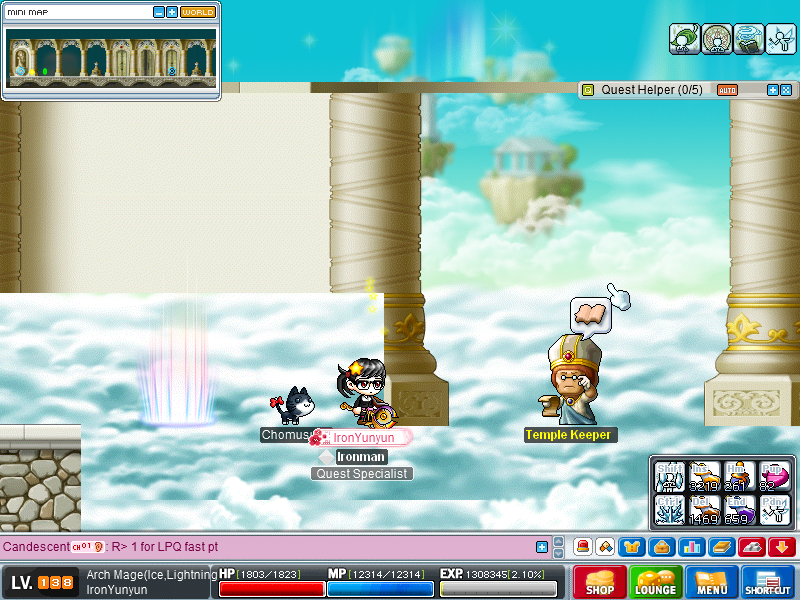Click the winged fairy buff icon
The height and width of the screenshot is (600, 800).
[x=780, y=39]
